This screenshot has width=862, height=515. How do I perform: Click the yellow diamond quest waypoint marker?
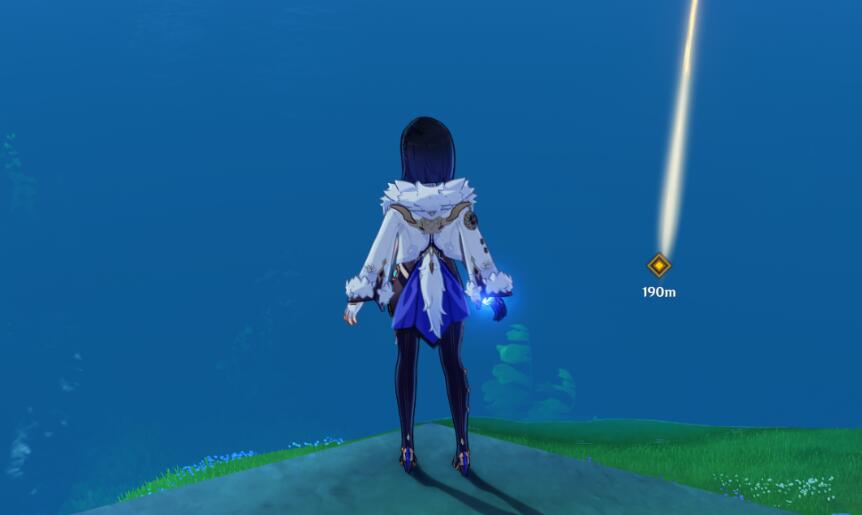[659, 265]
